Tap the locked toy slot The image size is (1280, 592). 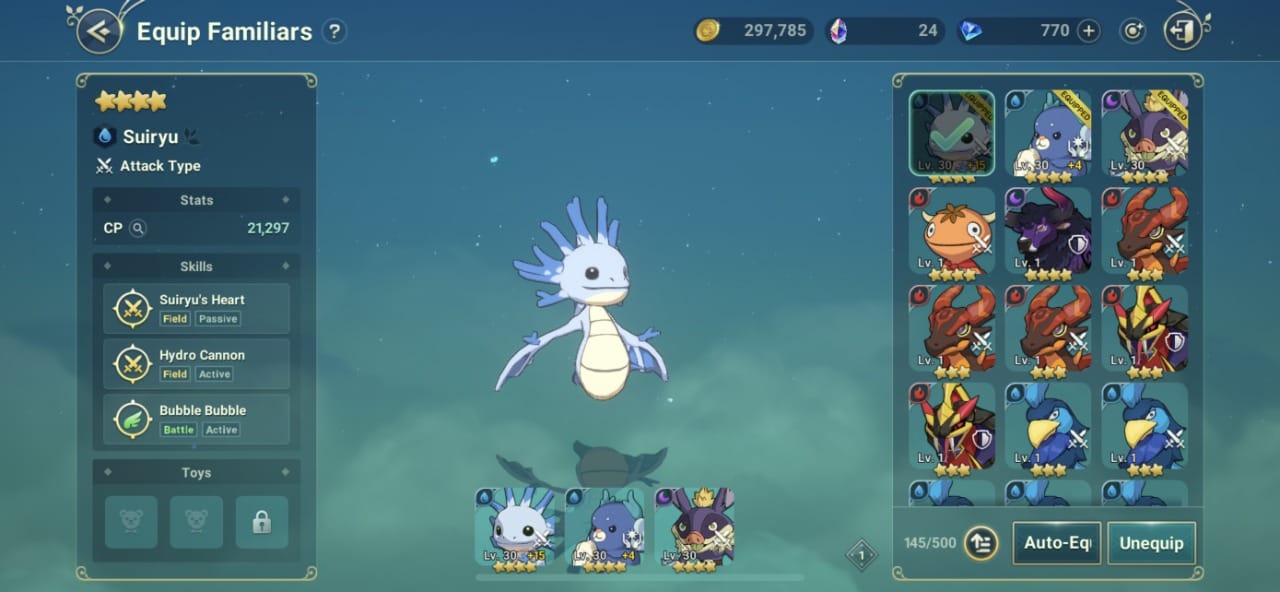coord(262,522)
